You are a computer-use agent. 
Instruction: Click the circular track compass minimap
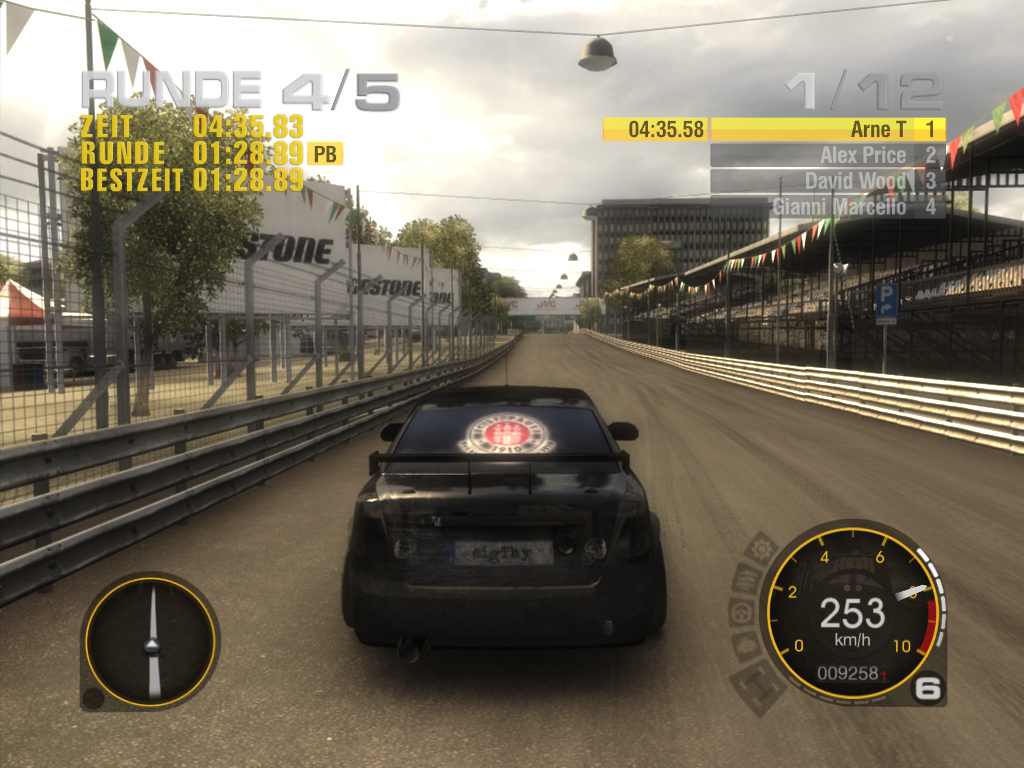pyautogui.click(x=151, y=642)
